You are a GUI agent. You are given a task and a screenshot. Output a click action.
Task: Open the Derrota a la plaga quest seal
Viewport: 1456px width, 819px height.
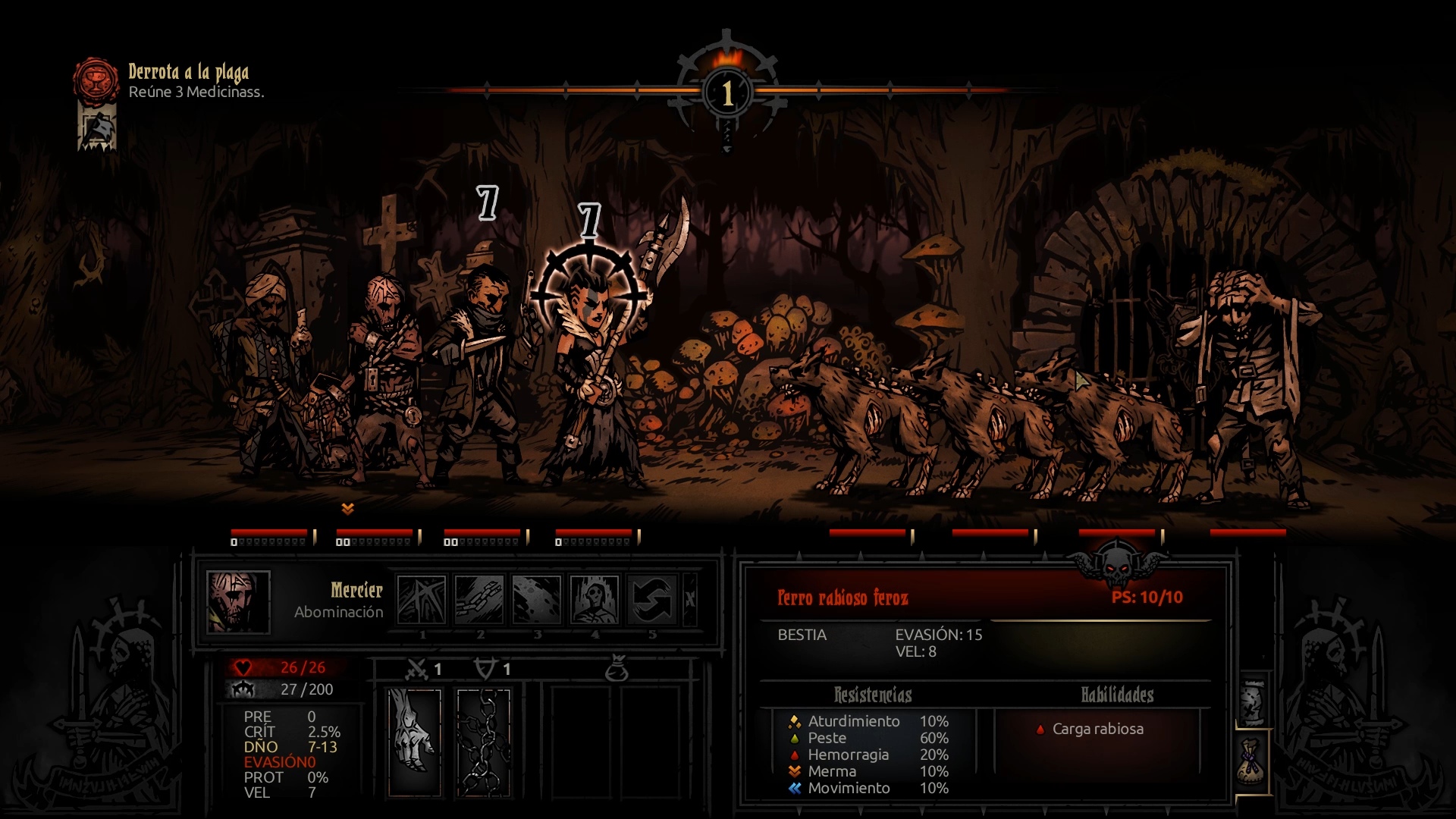pyautogui.click(x=96, y=80)
